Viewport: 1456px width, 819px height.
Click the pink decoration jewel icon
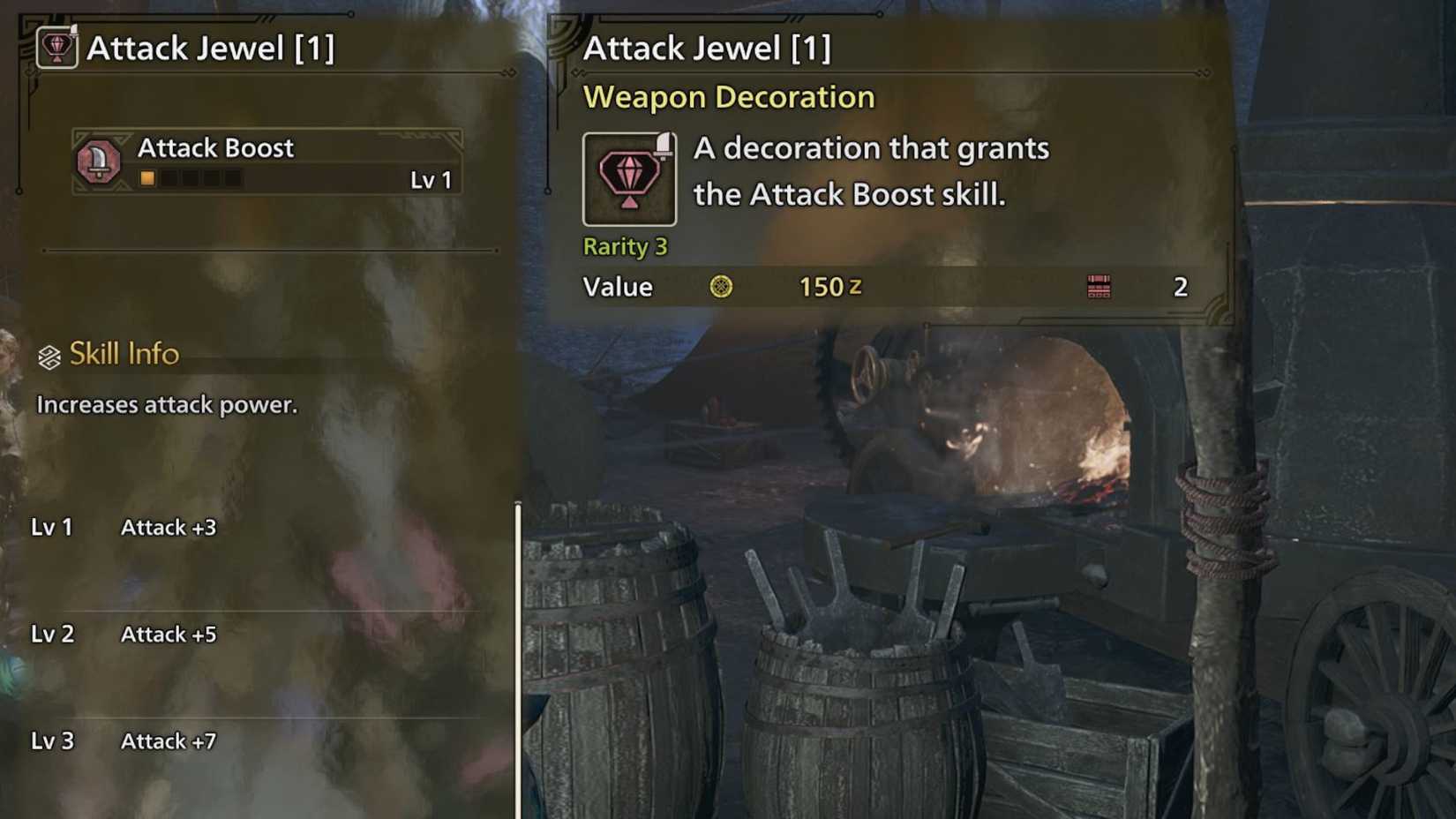627,177
